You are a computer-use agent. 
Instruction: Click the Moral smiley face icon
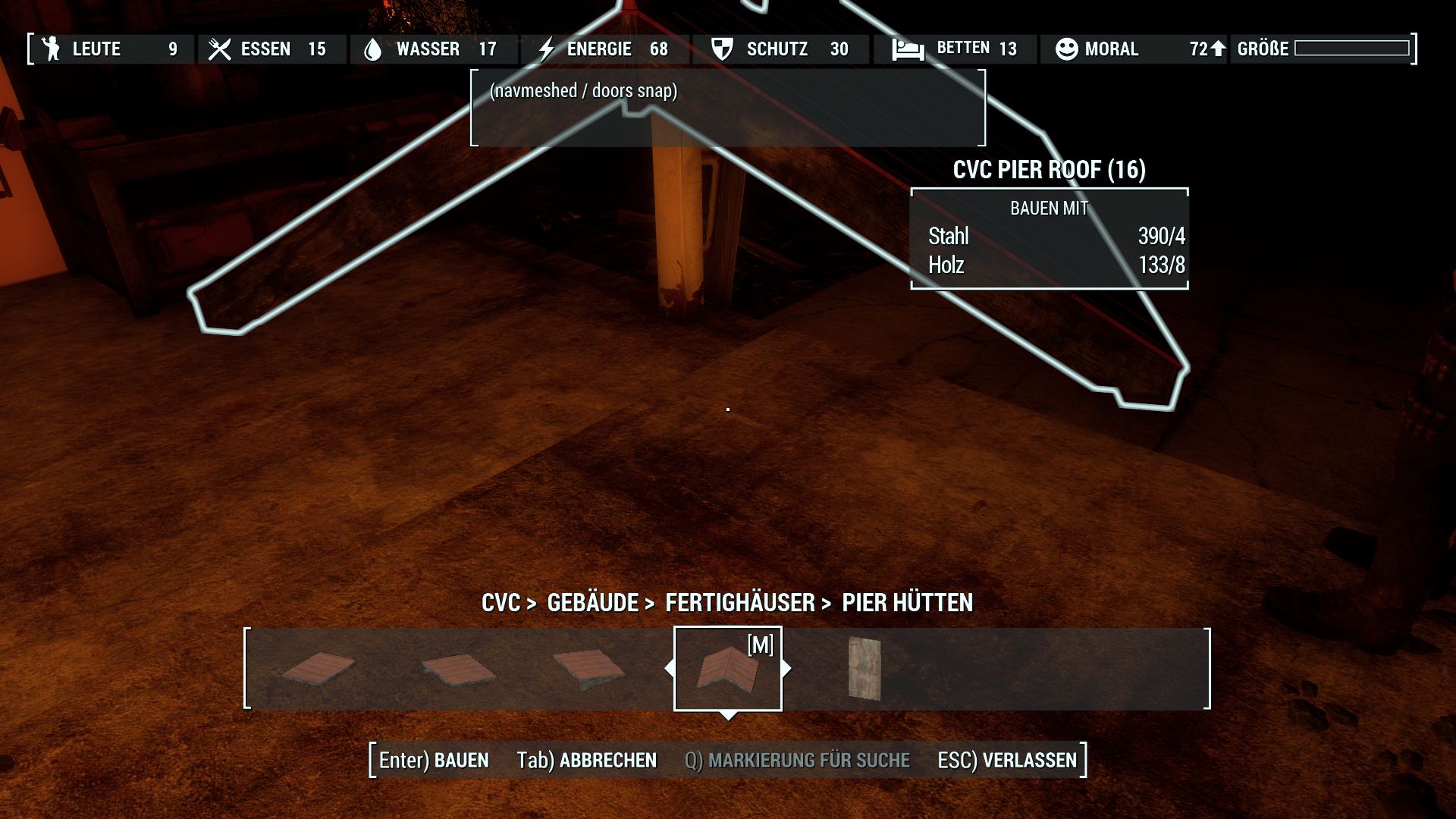[x=1066, y=49]
